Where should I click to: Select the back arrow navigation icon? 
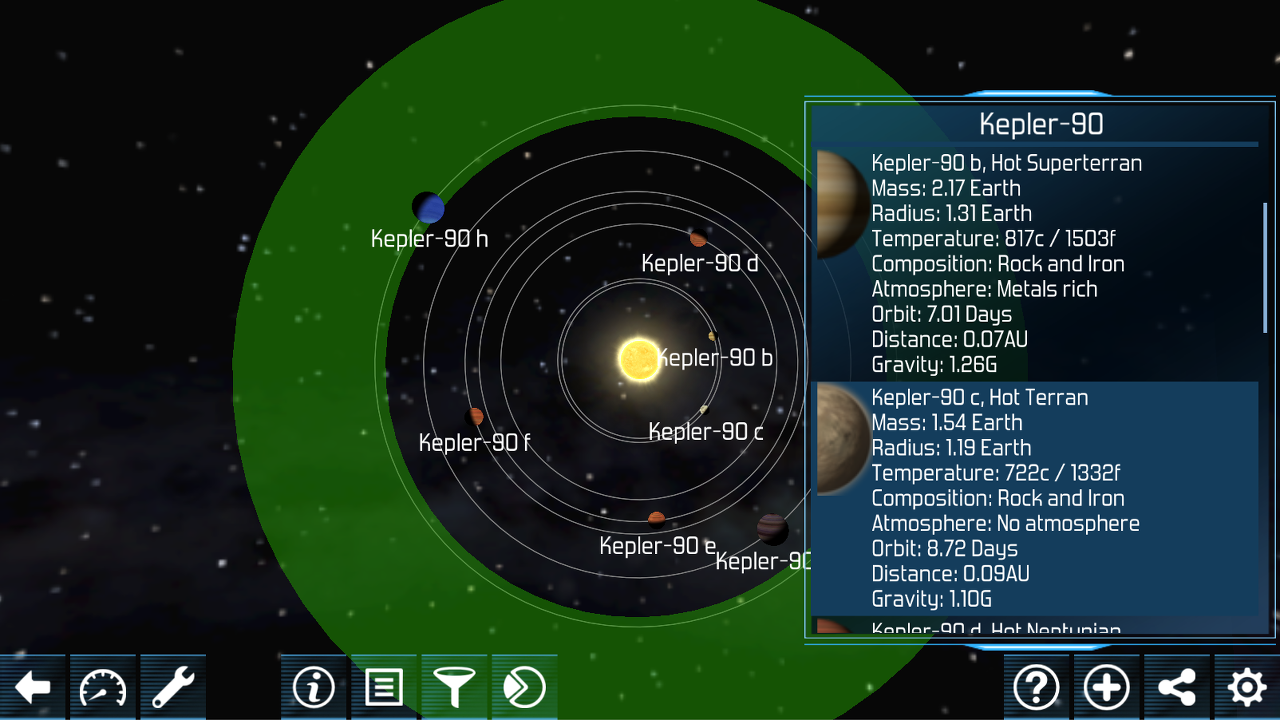[x=33, y=687]
